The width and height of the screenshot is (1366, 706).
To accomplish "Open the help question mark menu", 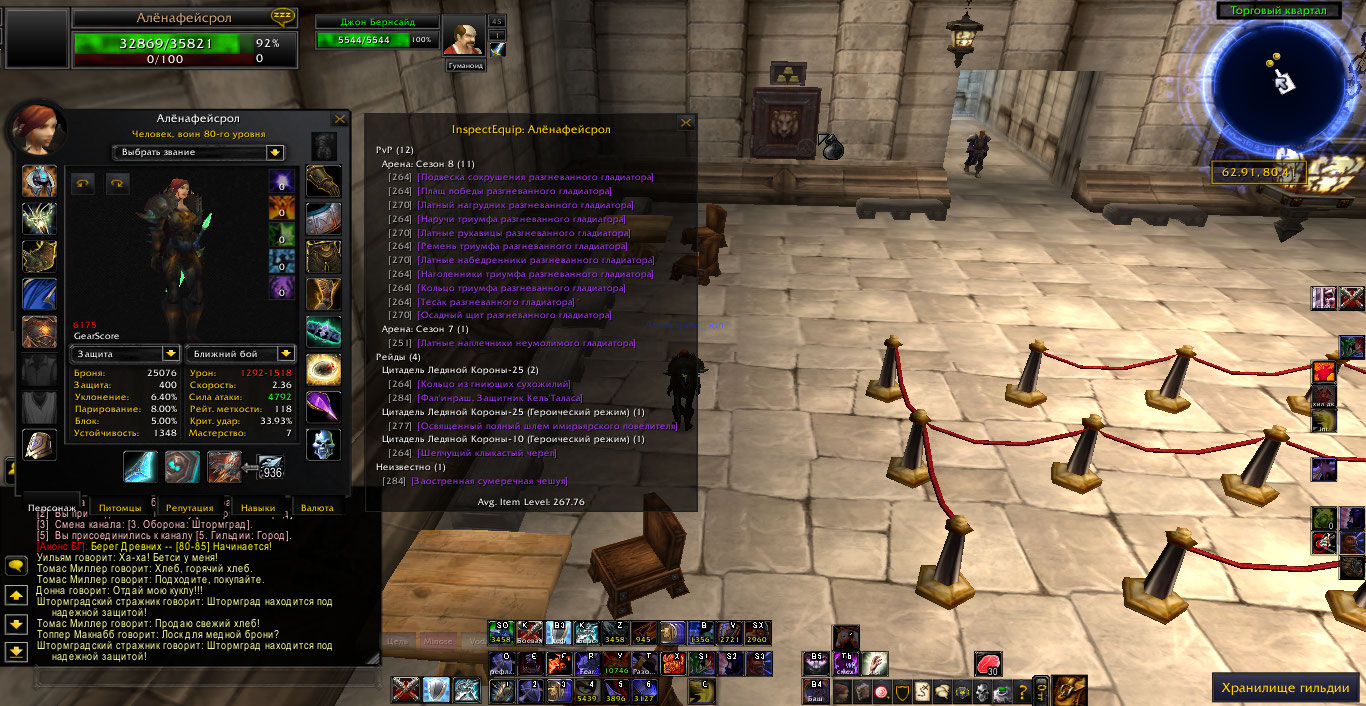I will (x=1022, y=691).
